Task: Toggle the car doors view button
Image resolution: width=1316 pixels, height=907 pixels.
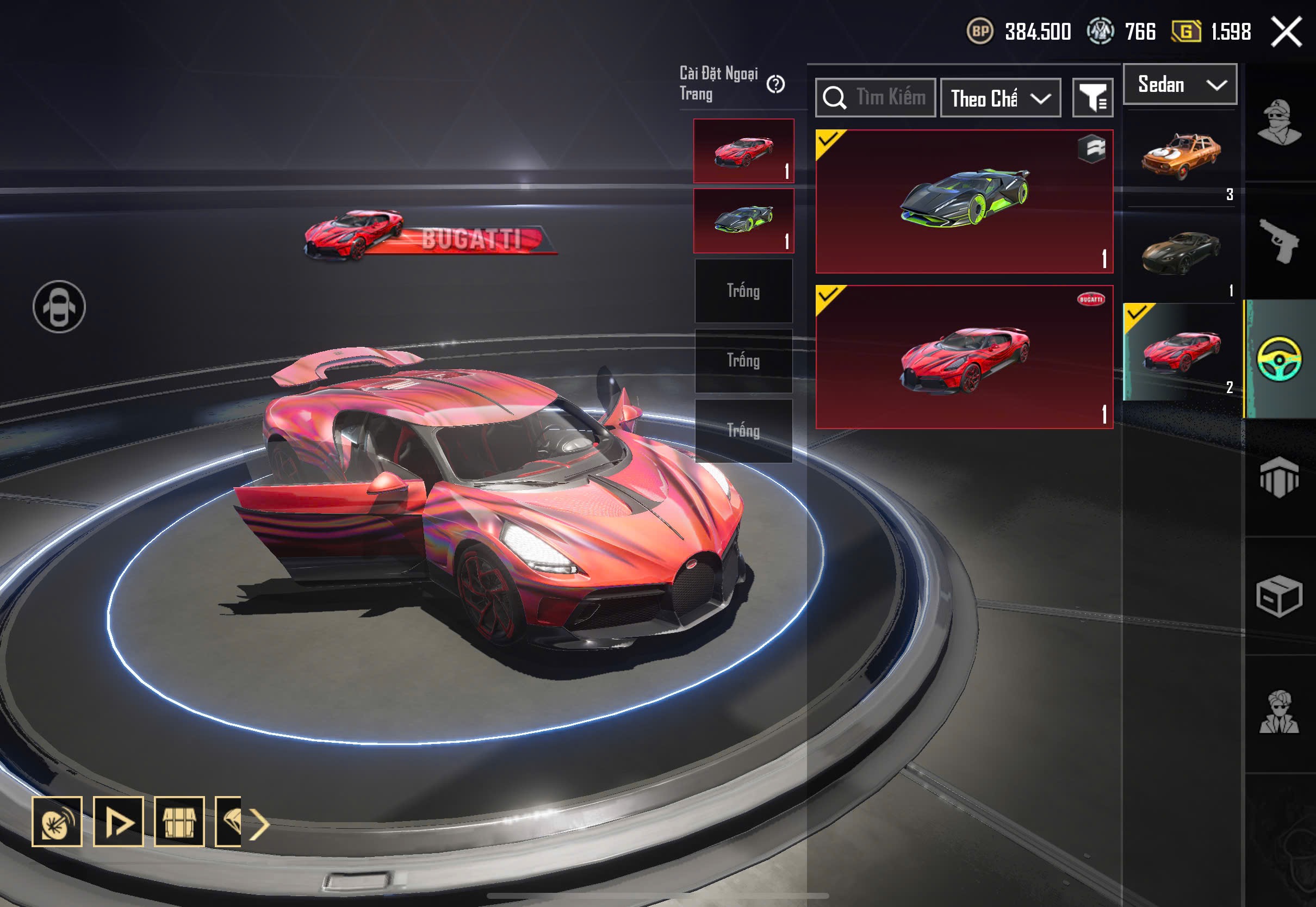Action: point(59,307)
